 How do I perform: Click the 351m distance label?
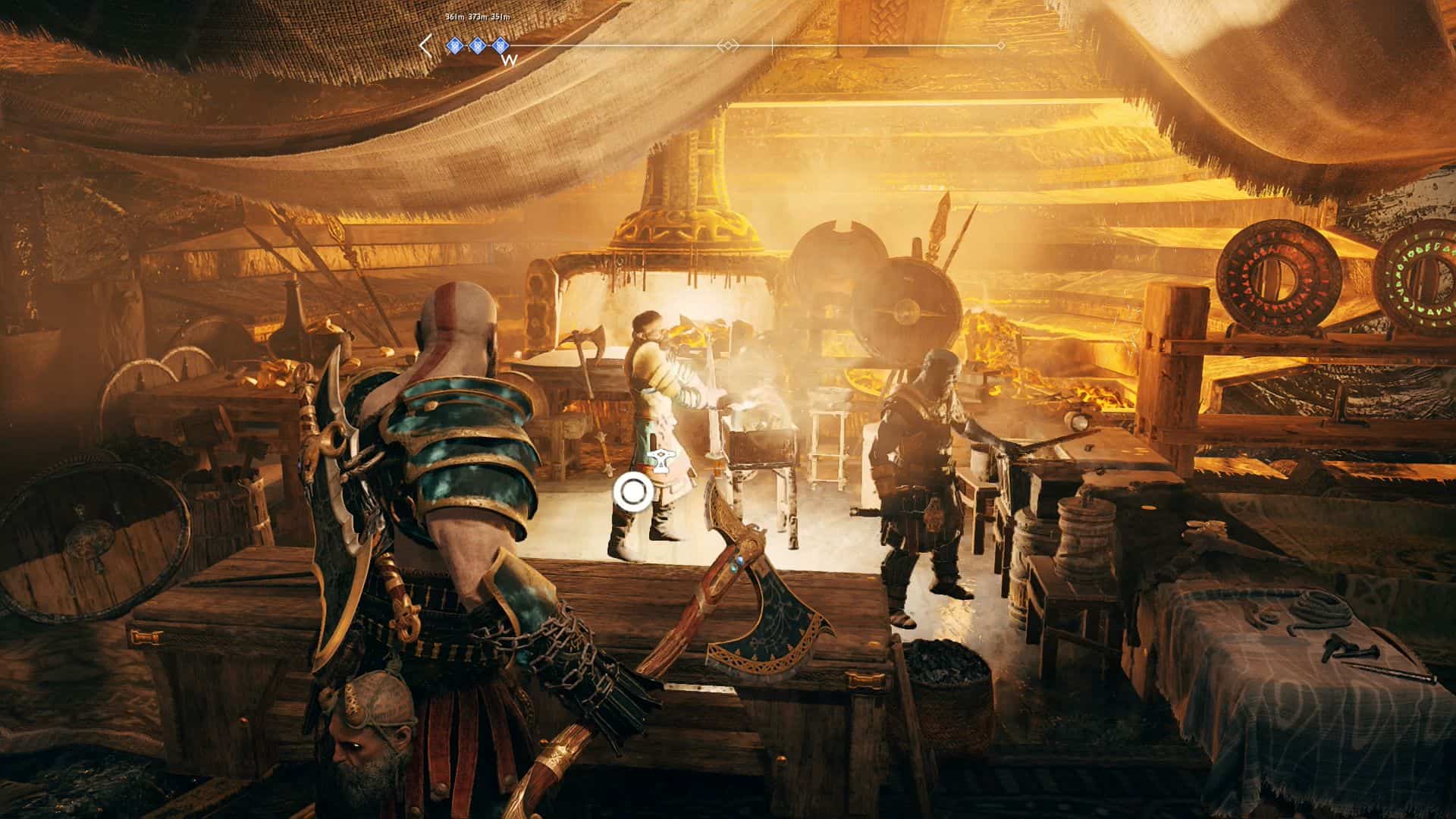tap(500, 15)
